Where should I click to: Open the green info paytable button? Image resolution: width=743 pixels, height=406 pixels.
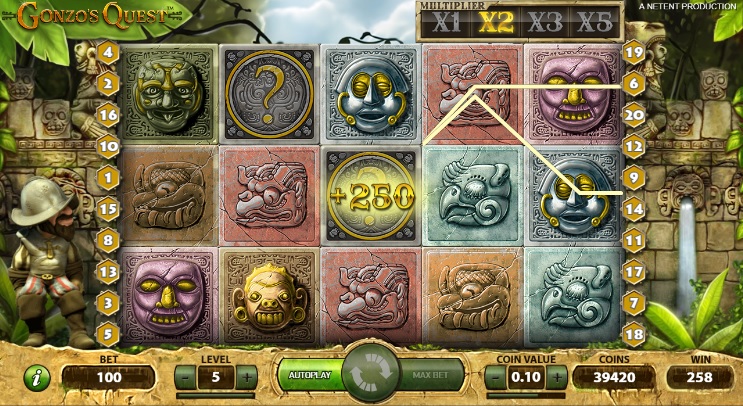(37, 379)
